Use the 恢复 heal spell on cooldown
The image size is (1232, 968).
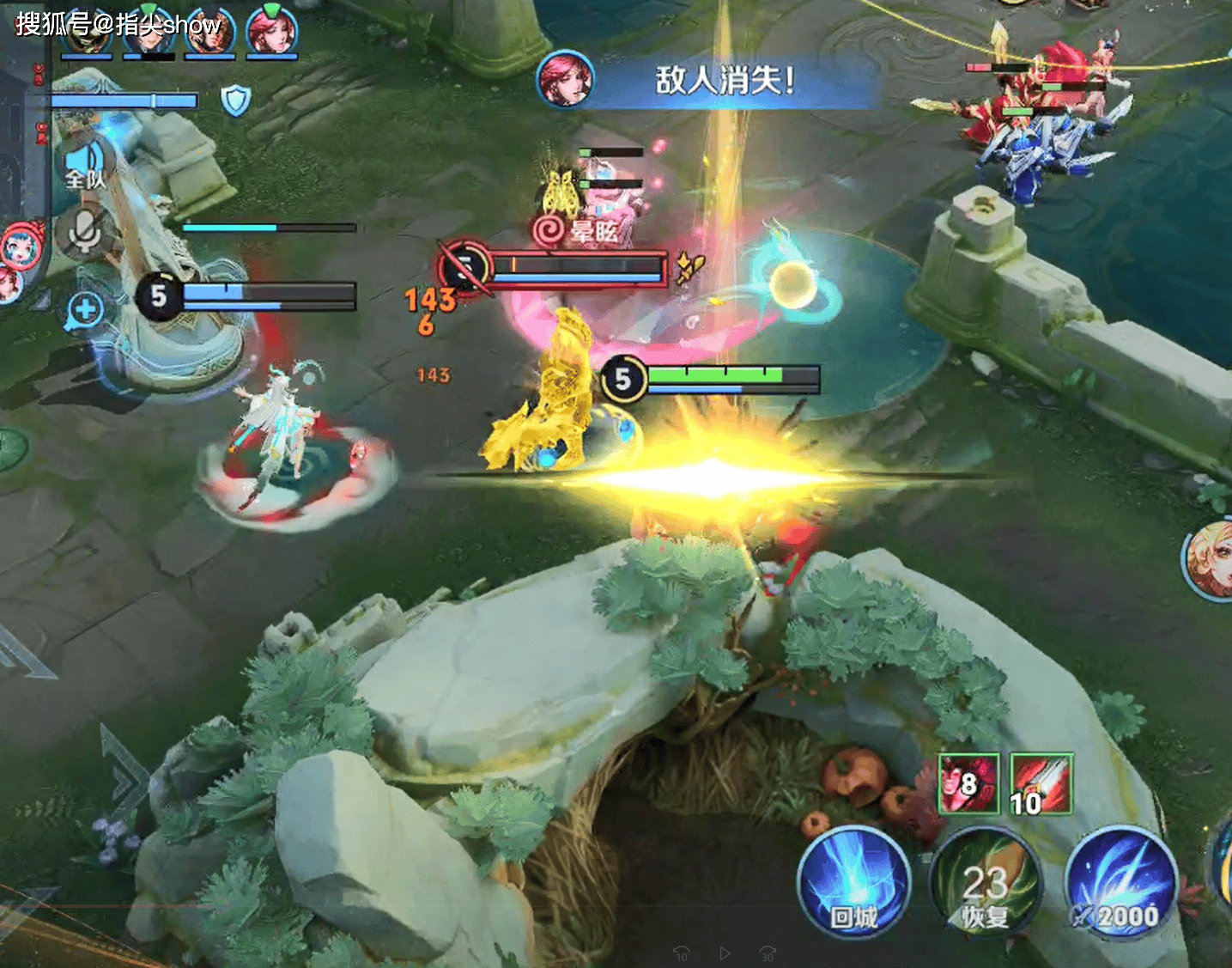pos(984,883)
